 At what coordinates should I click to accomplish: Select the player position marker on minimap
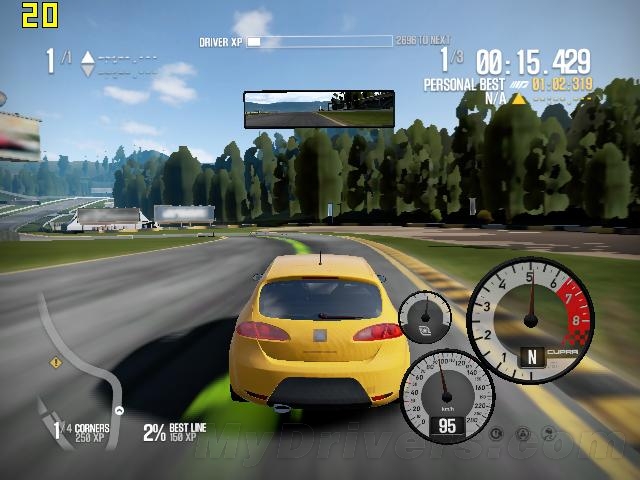pos(119,411)
